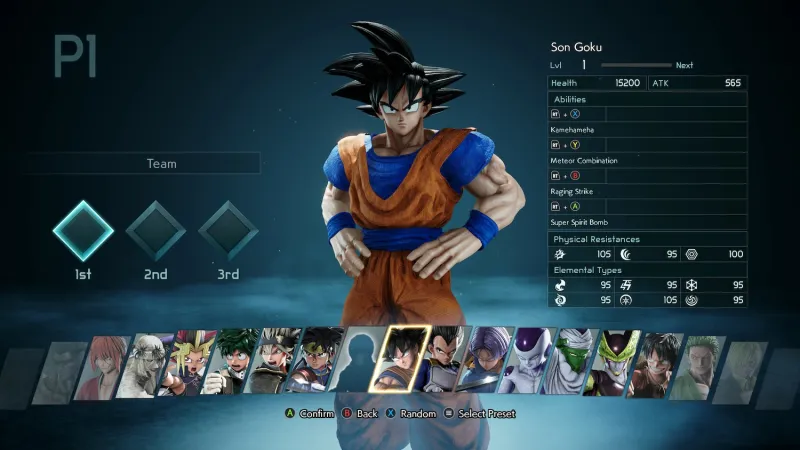This screenshot has height=450, width=800.
Task: Select Yugi's portrait in the roster
Action: point(190,361)
